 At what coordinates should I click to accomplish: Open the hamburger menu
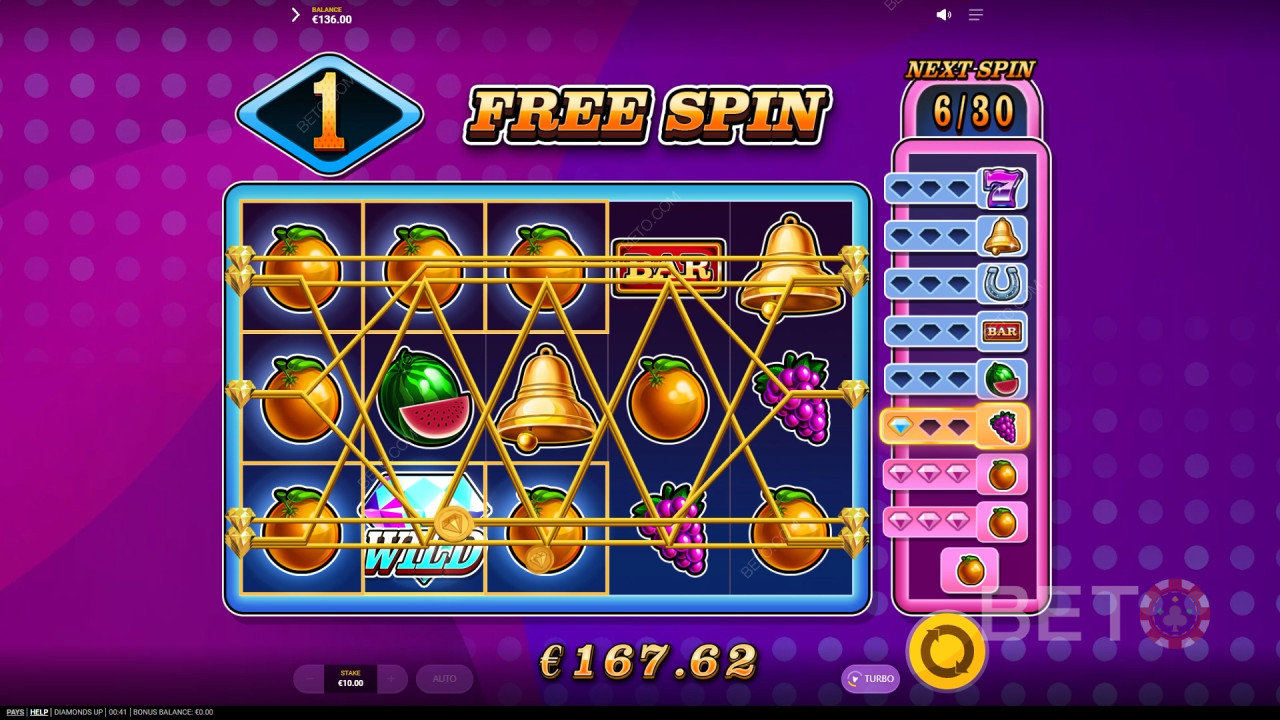[x=975, y=14]
